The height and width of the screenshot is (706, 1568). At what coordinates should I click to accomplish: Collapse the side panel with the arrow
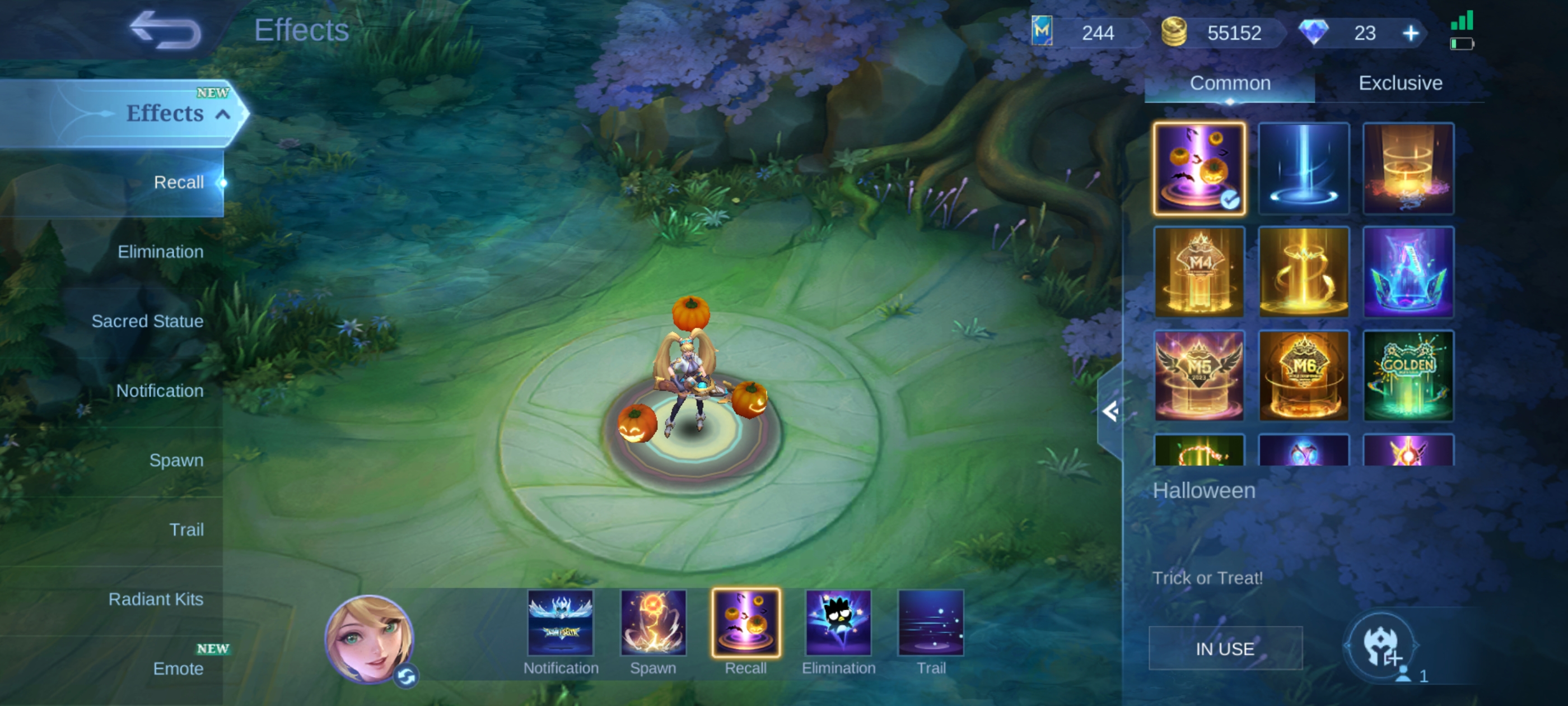tap(1110, 412)
